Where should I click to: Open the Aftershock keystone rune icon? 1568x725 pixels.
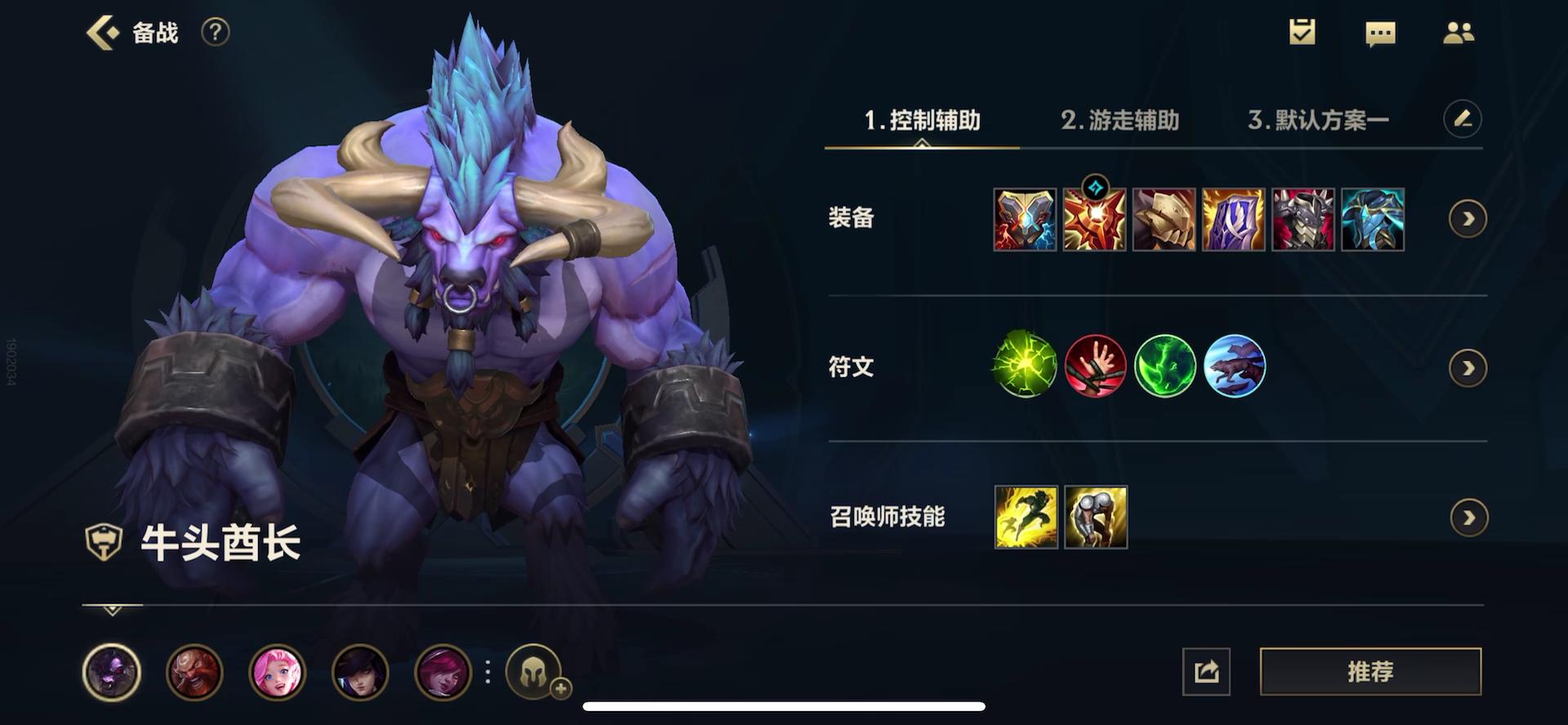(1026, 367)
